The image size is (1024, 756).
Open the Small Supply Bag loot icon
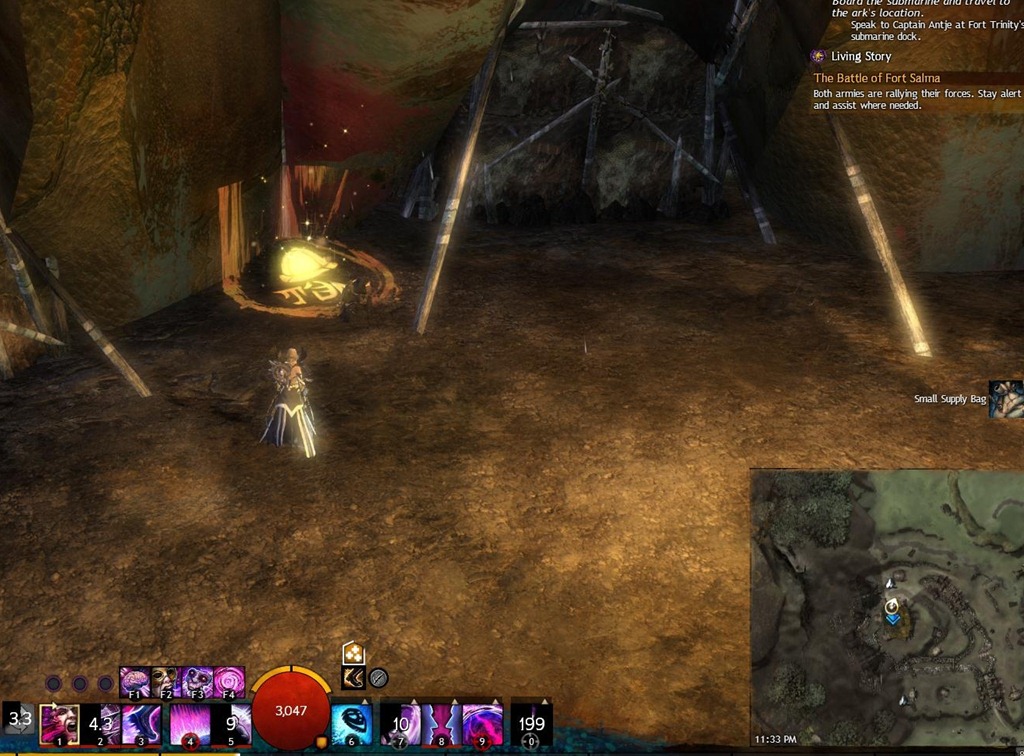pos(1005,399)
